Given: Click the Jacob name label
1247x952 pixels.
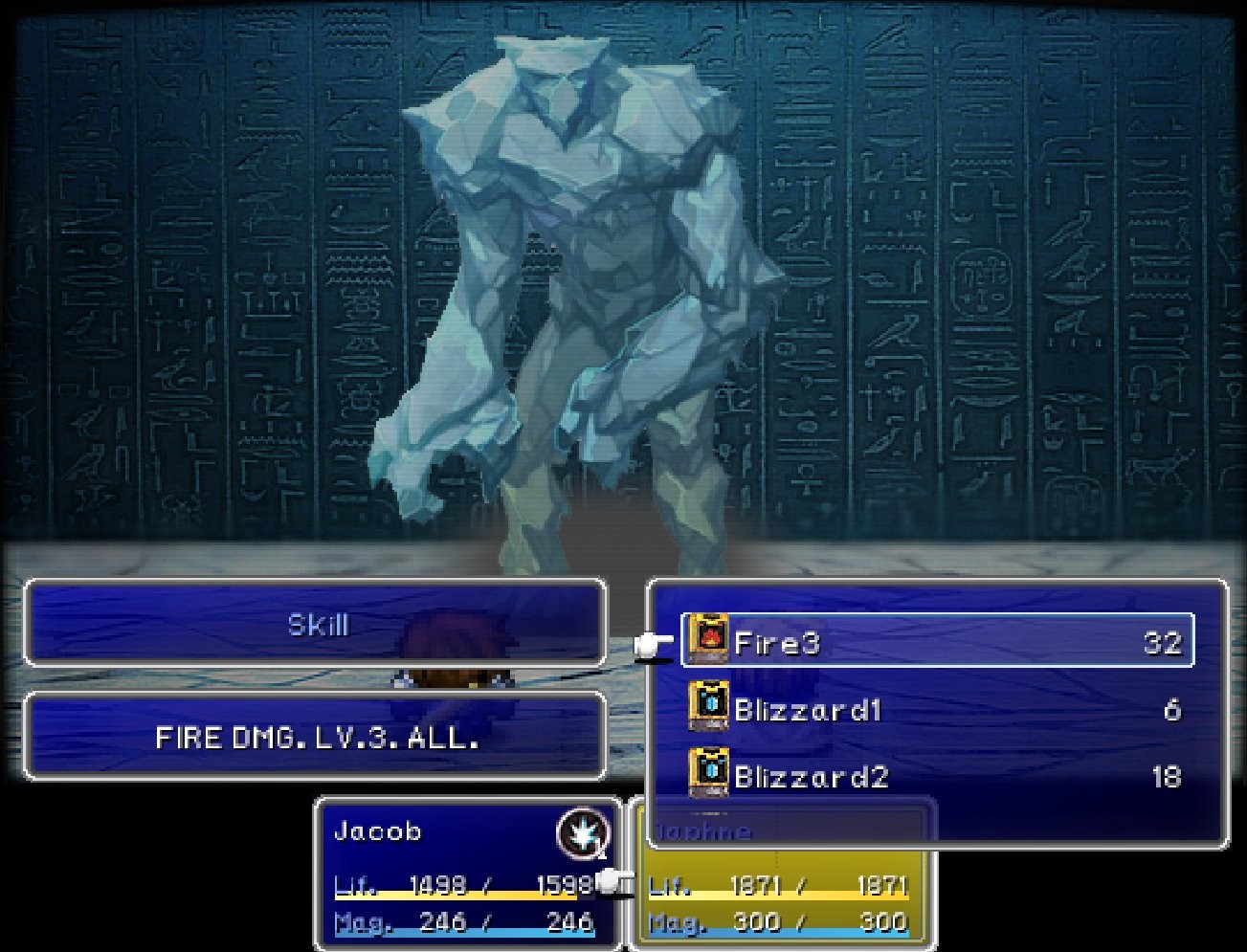Looking at the screenshot, I should pyautogui.click(x=378, y=831).
